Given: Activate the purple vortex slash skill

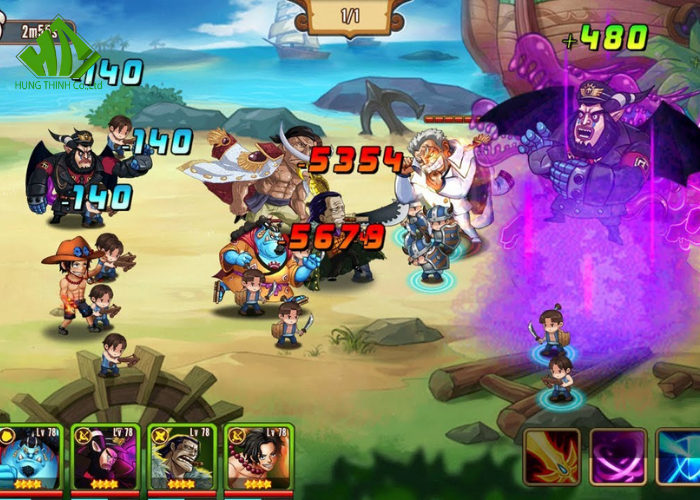Looking at the screenshot, I should coord(617,458).
